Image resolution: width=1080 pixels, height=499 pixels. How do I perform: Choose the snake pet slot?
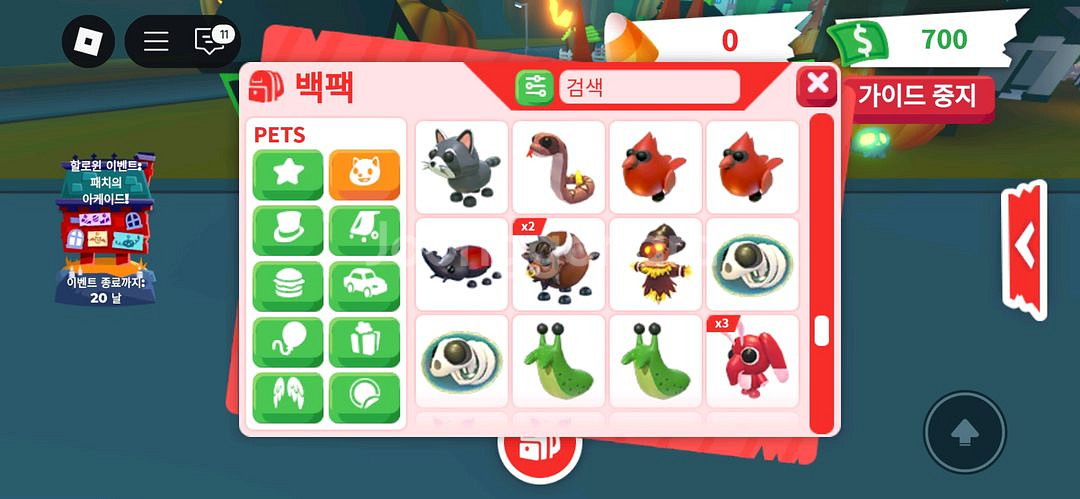coord(558,167)
